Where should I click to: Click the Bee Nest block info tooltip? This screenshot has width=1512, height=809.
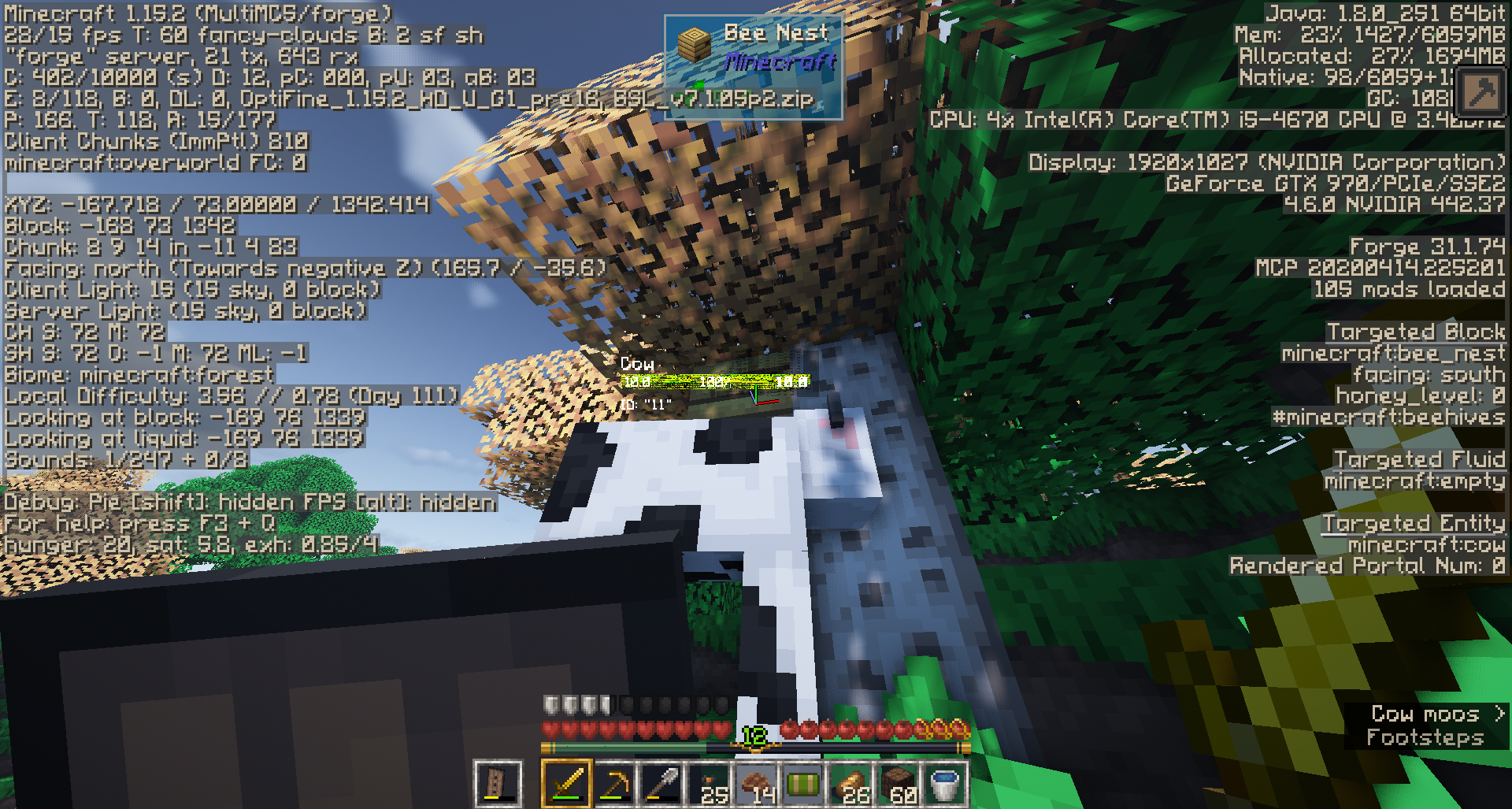click(753, 66)
